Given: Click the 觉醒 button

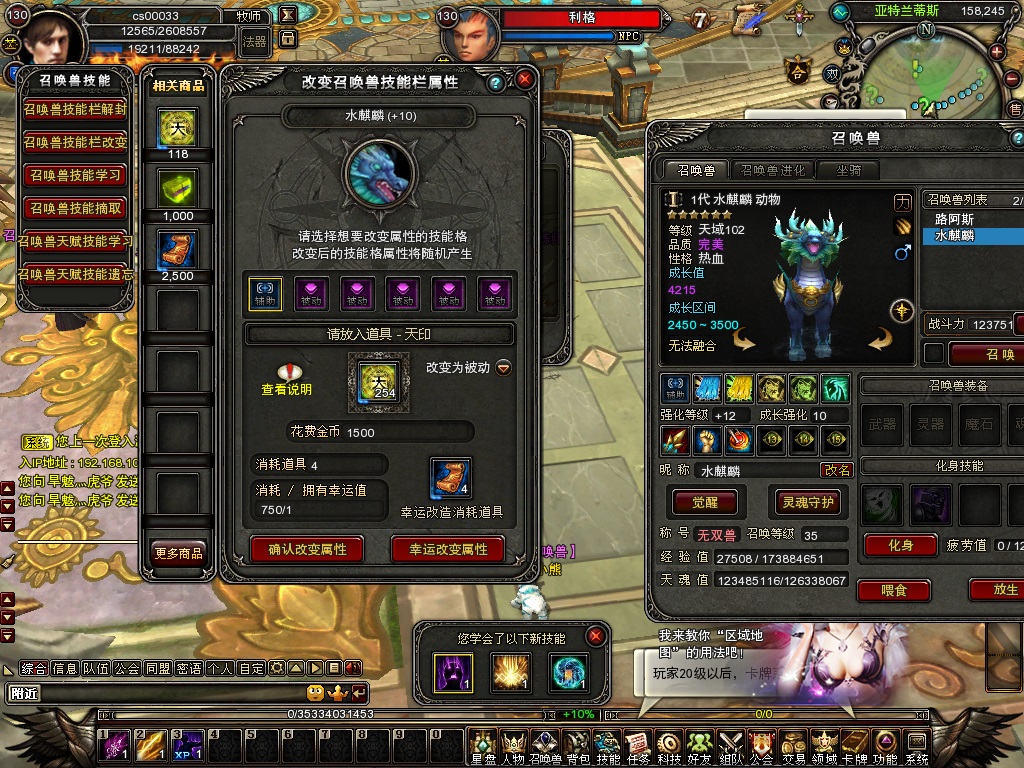Looking at the screenshot, I should pyautogui.click(x=705, y=502).
